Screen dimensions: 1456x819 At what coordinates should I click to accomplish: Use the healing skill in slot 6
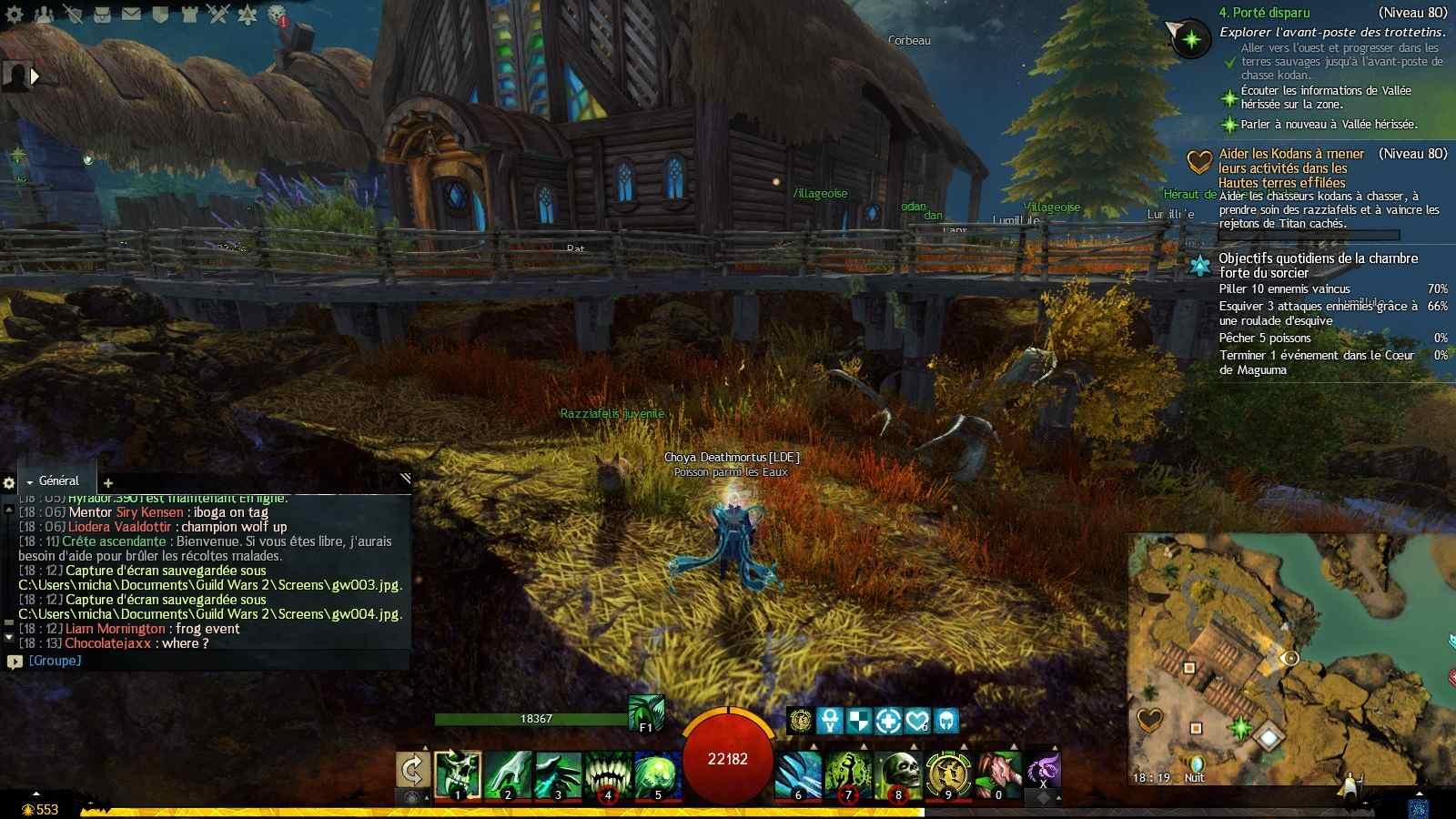click(799, 774)
